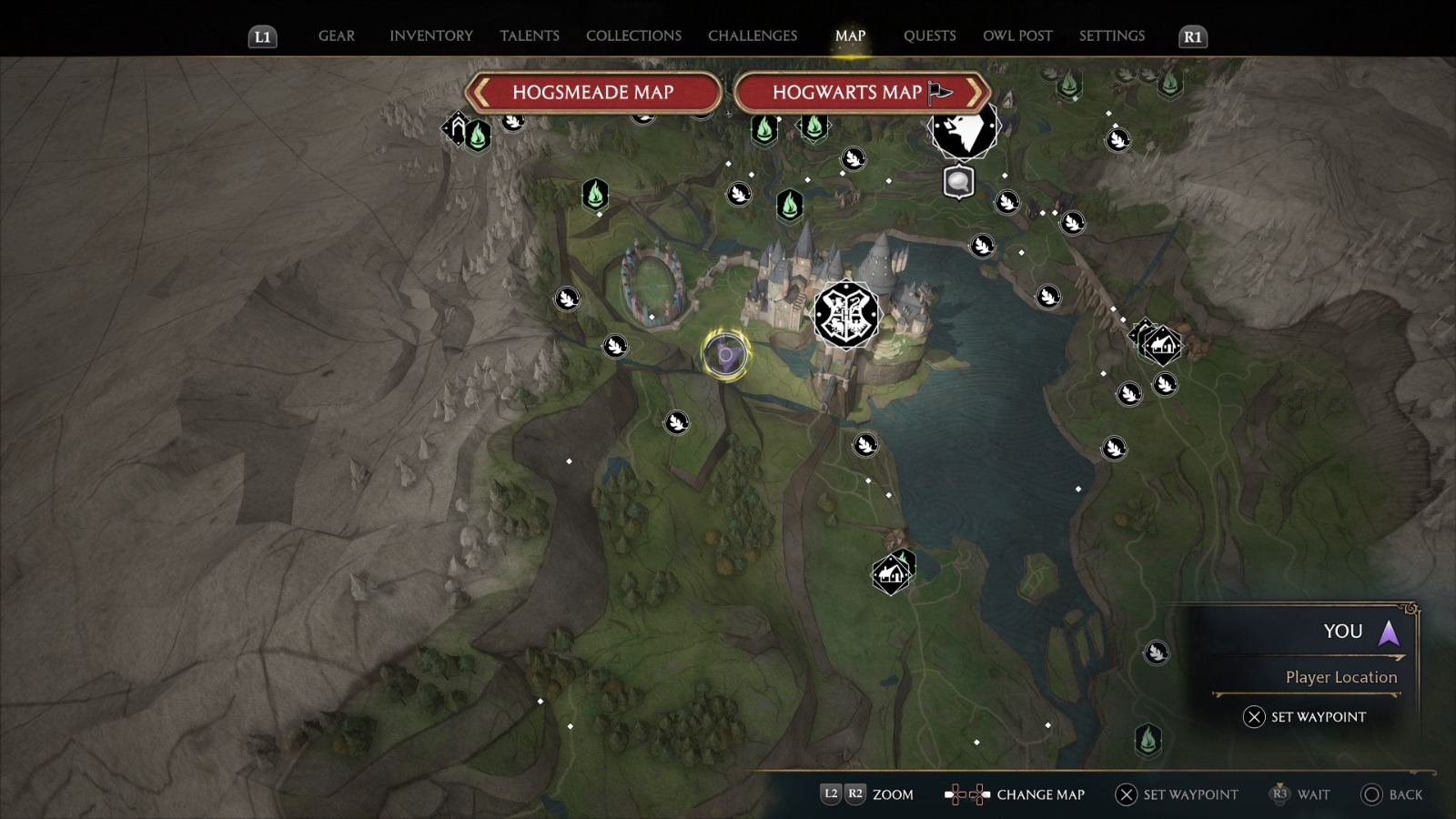Choose the speech bubble marker below the wolf
Image resolution: width=1456 pixels, height=819 pixels.
click(x=958, y=182)
